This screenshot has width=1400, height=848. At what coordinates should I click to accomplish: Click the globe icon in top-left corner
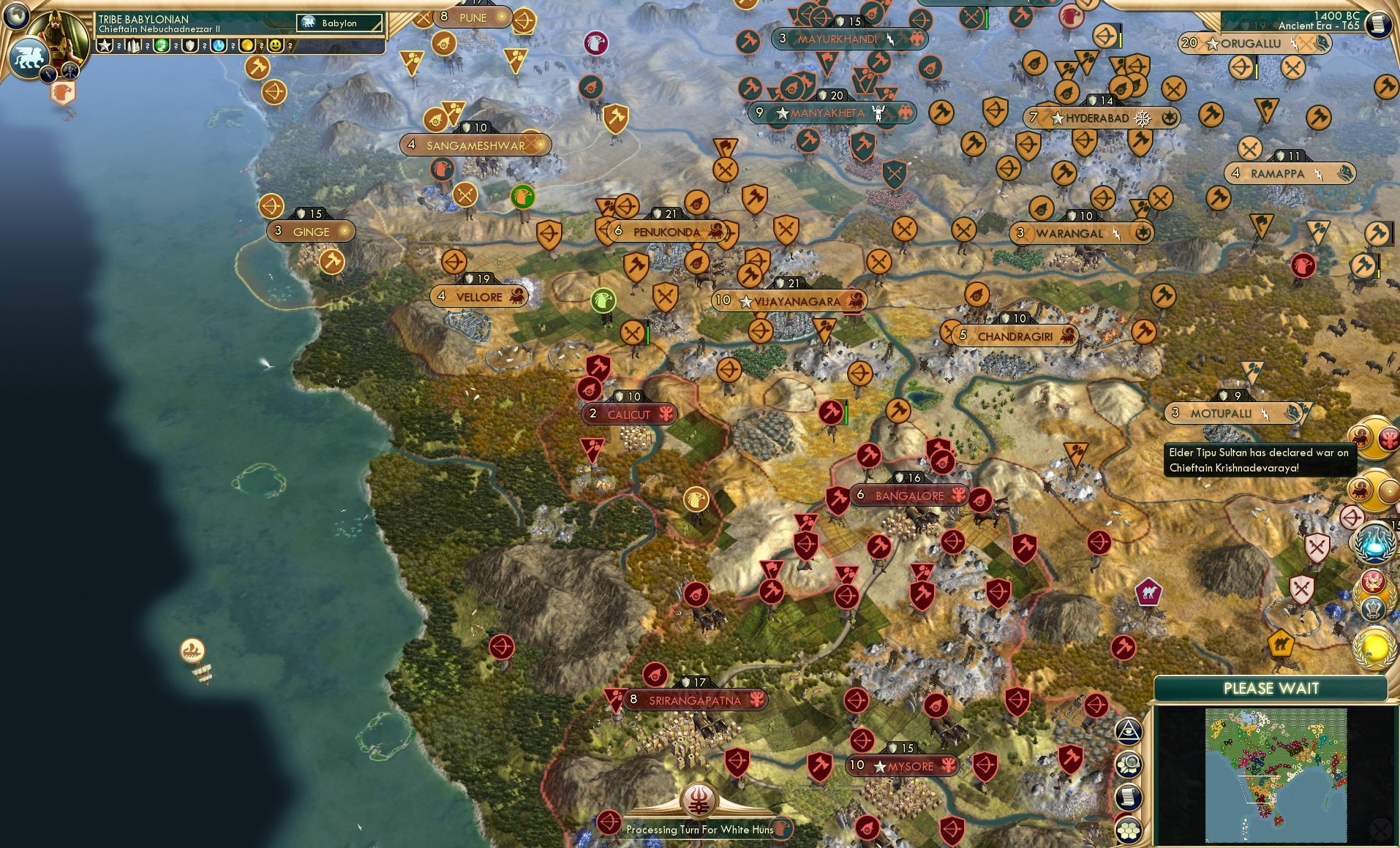point(15,17)
